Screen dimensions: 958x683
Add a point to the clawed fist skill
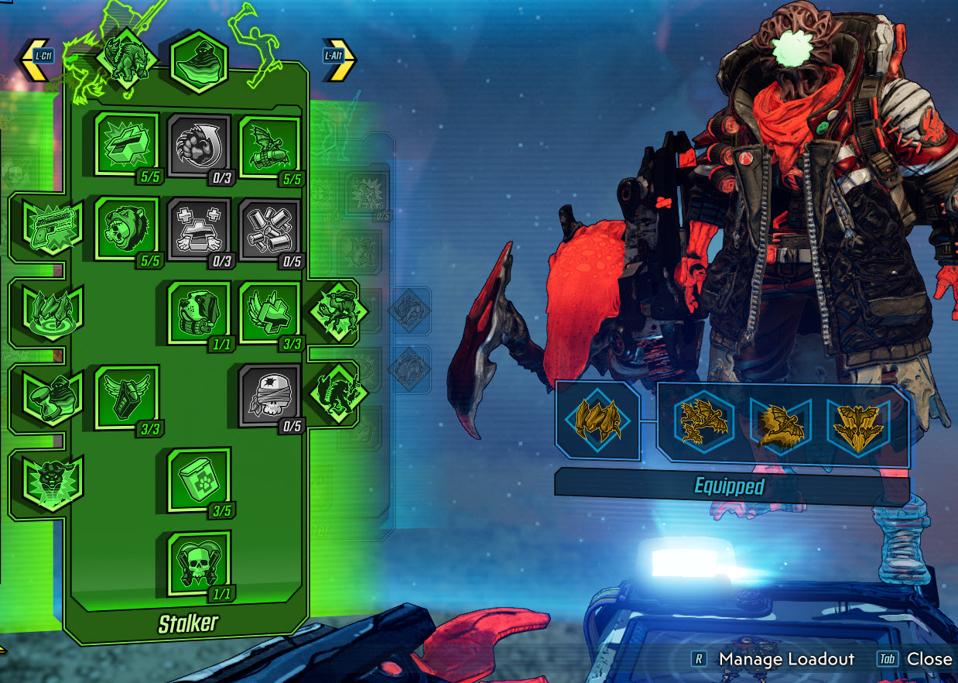coord(199,146)
